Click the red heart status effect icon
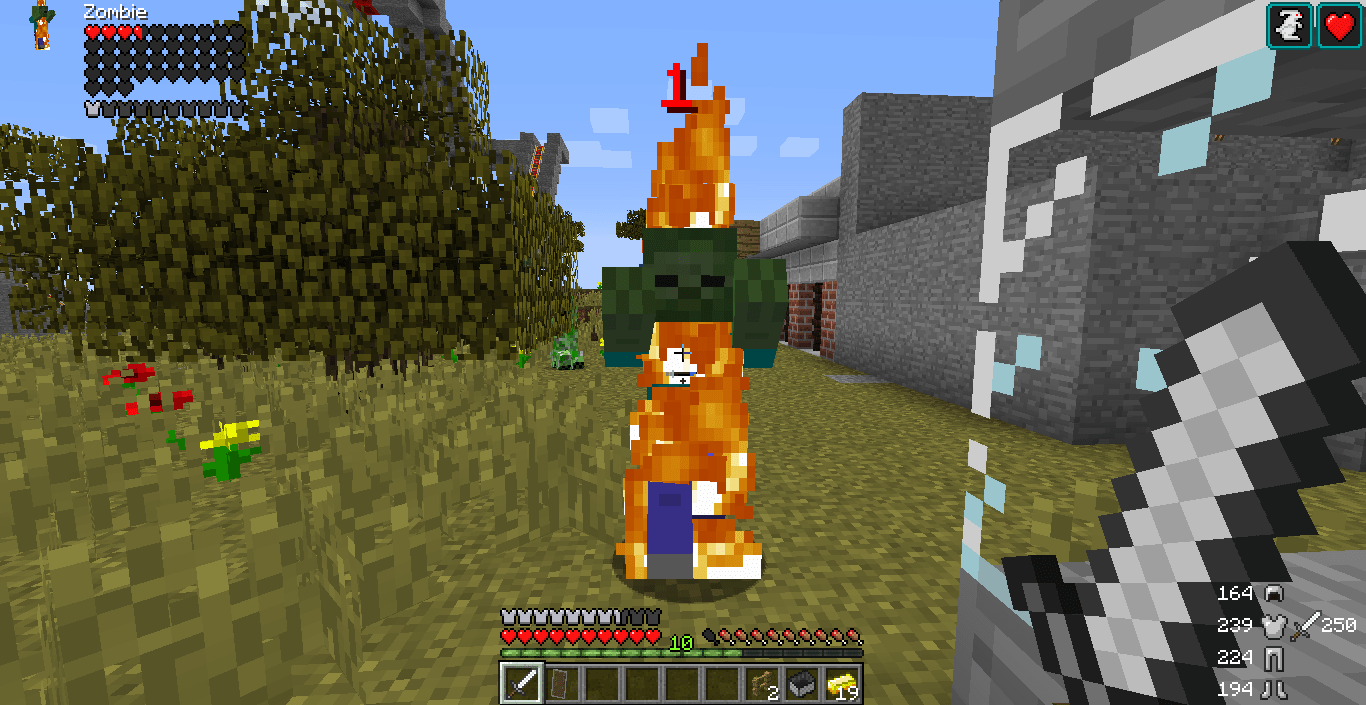Screen dimensions: 1366x705 [1339, 25]
